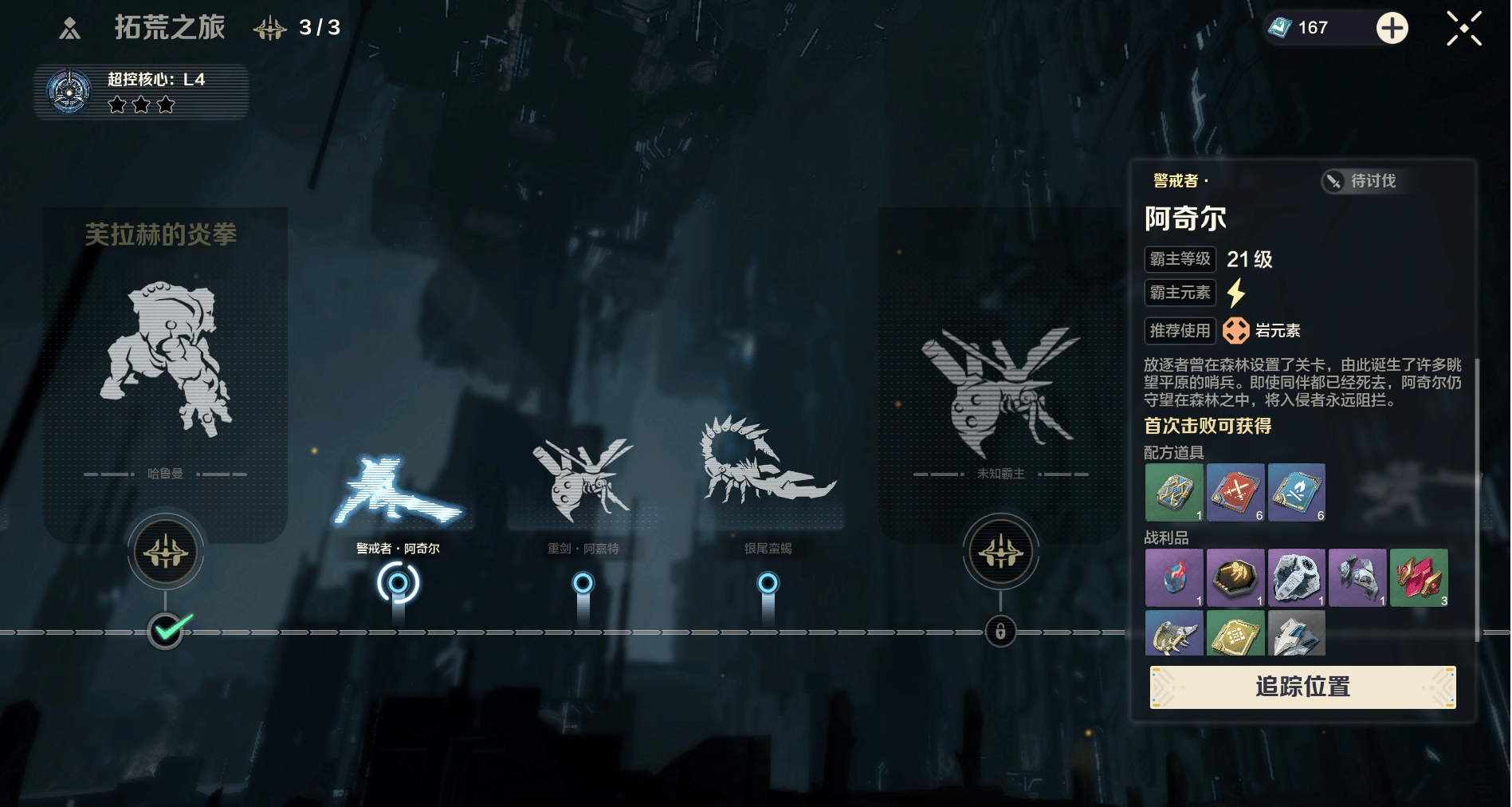Select the 警戒者·阿奇尔 boss node

click(x=398, y=583)
